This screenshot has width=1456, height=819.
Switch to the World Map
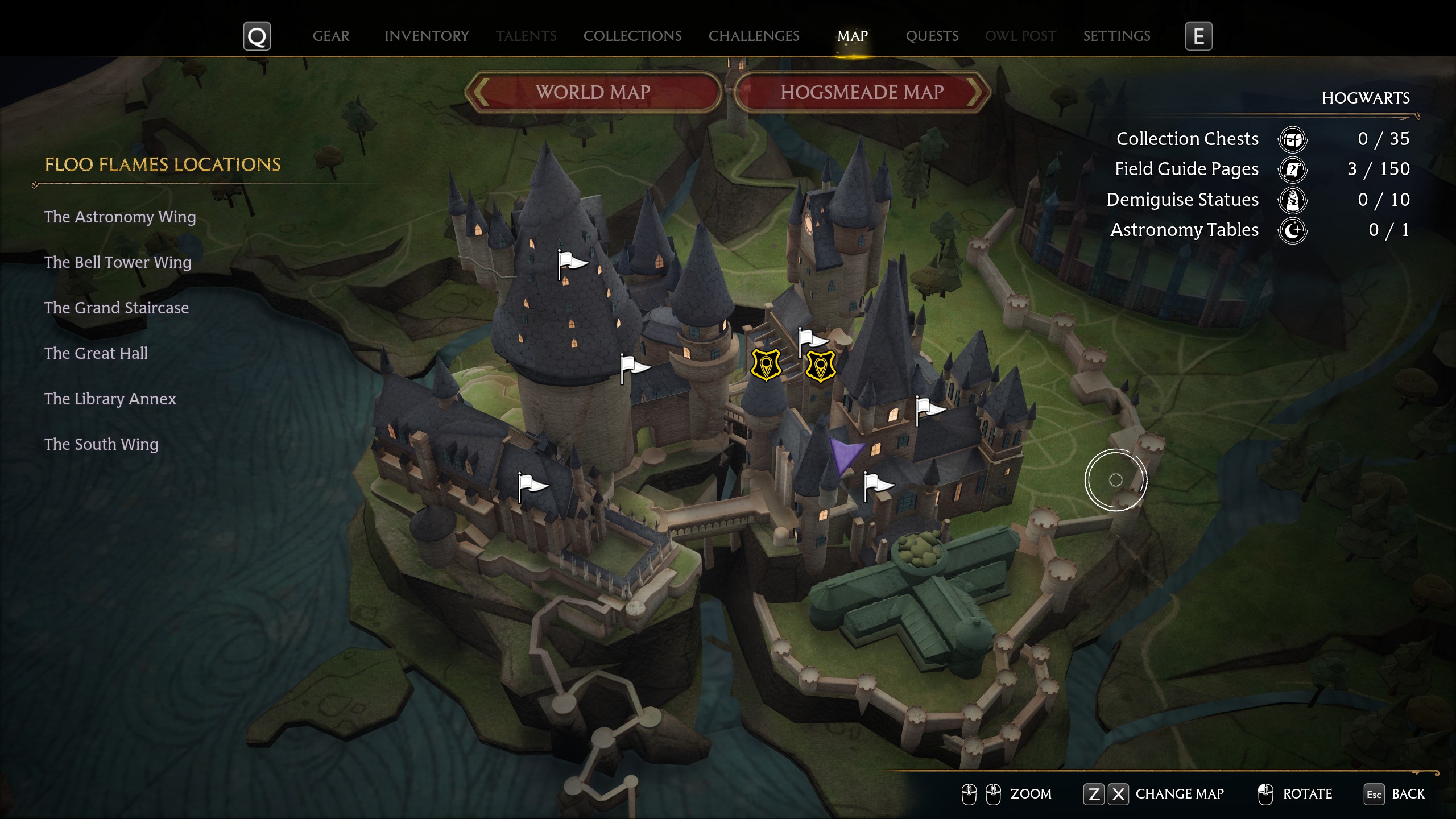(x=593, y=92)
